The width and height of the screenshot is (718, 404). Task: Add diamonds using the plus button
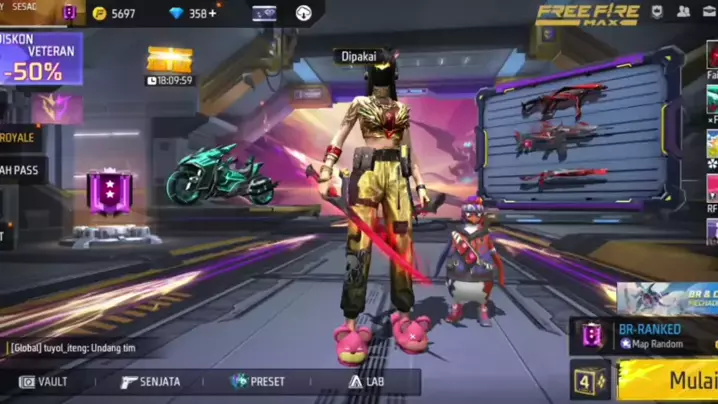[x=213, y=13]
